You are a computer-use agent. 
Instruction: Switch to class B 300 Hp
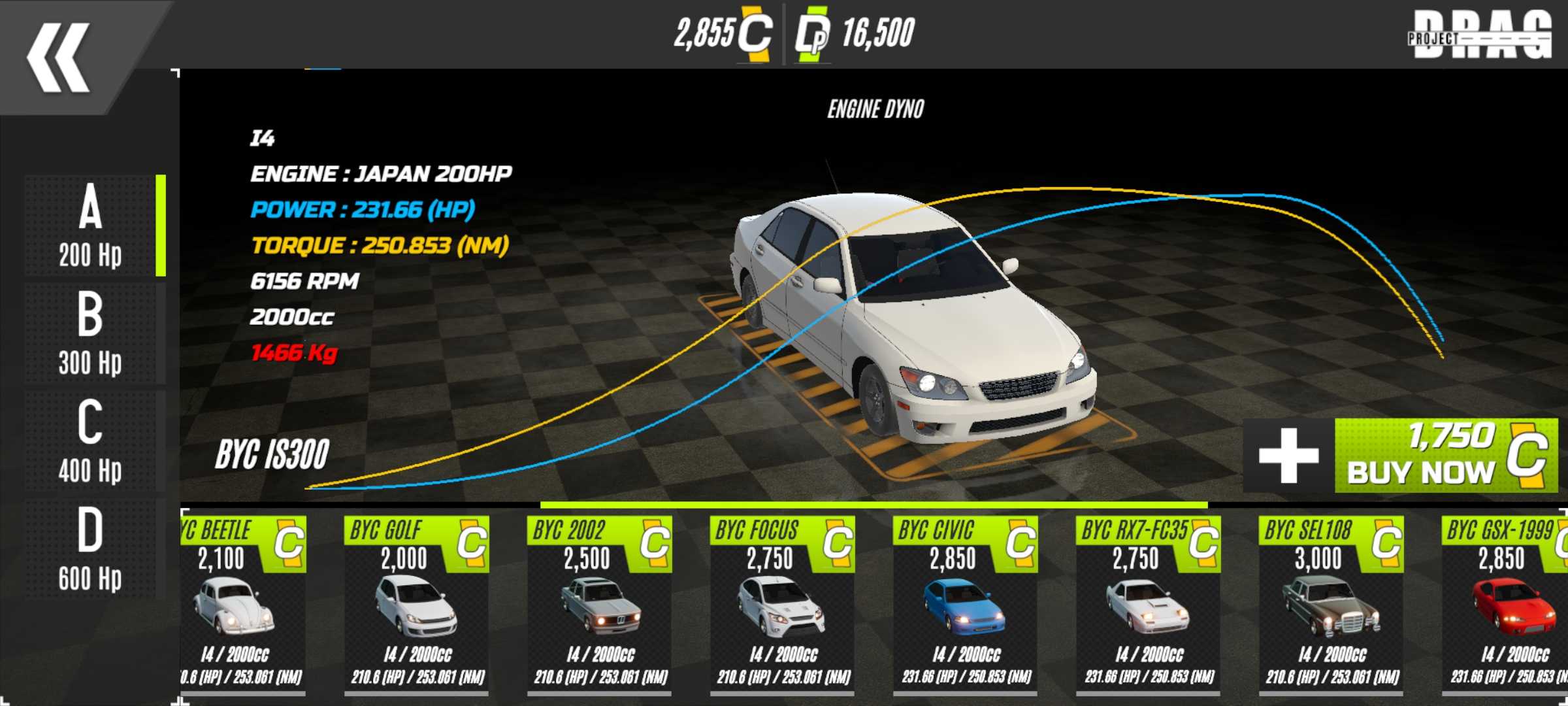pyautogui.click(x=90, y=333)
